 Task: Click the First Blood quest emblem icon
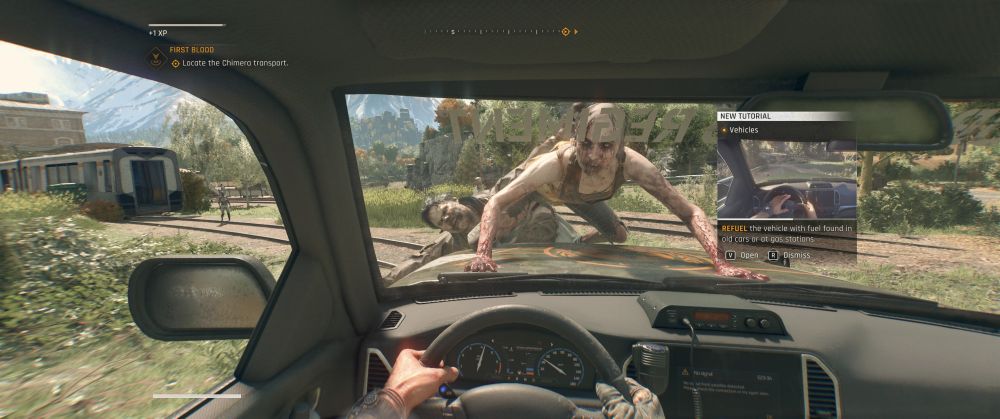pyautogui.click(x=156, y=57)
